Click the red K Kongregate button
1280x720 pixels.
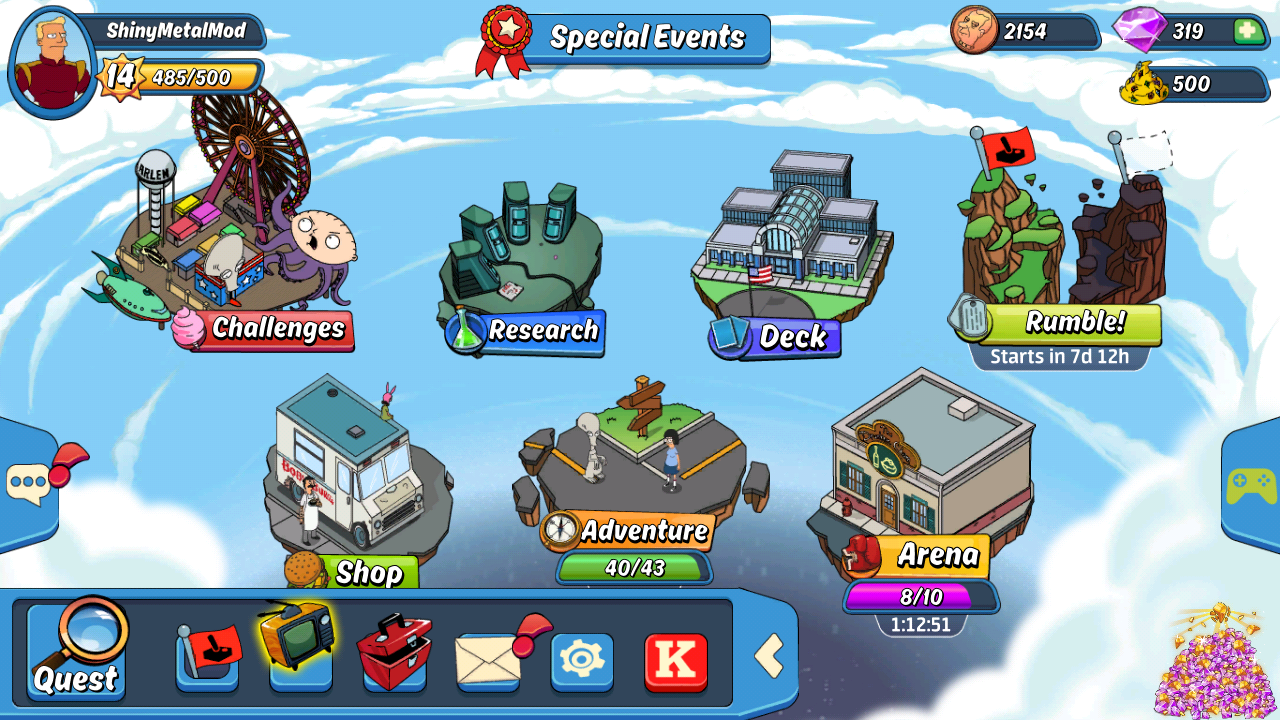pos(676,661)
